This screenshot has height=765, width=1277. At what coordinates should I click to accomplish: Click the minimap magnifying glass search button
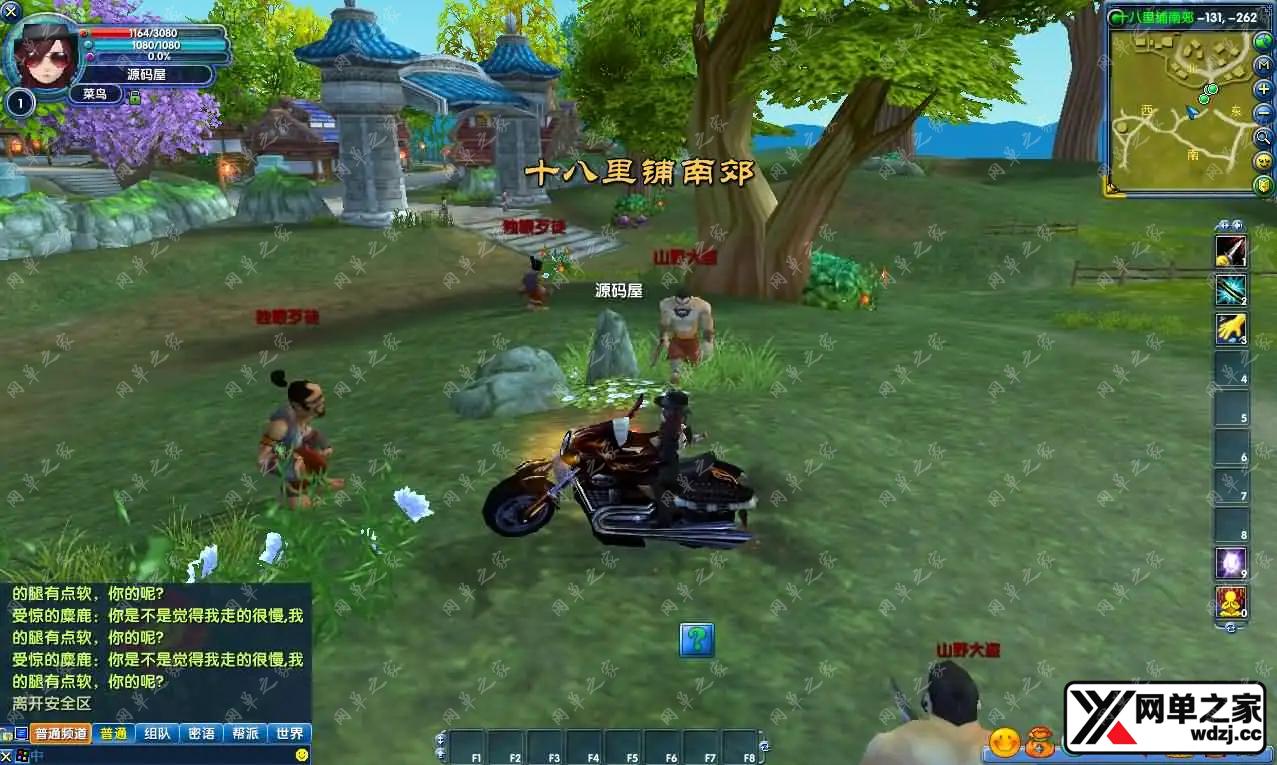[1264, 137]
